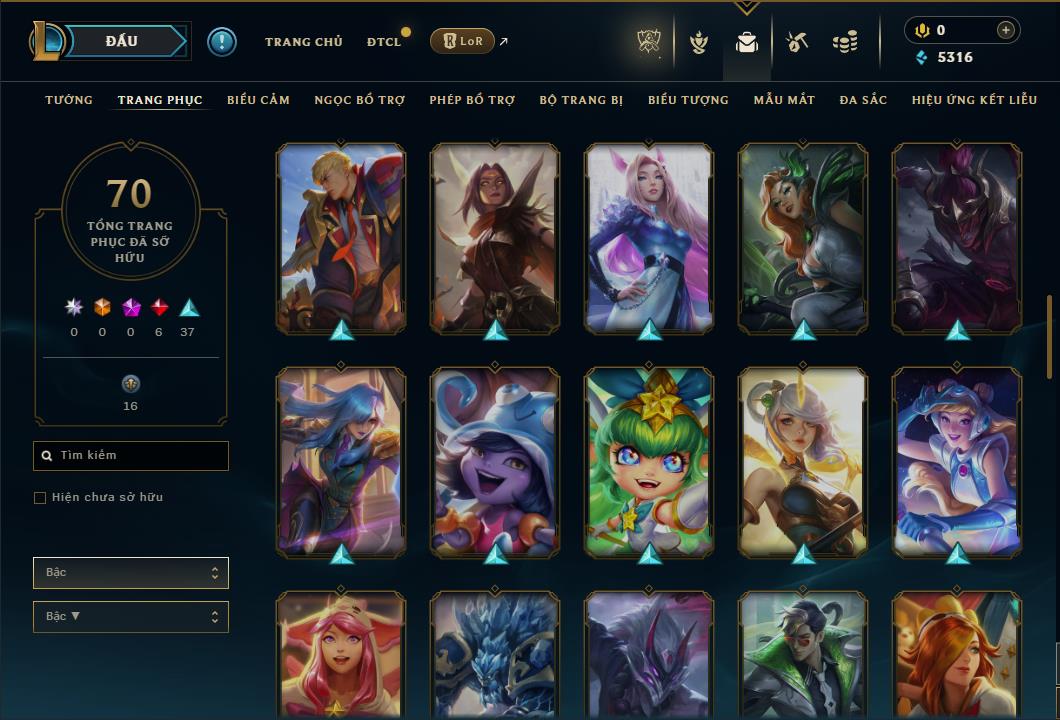Open the NGỌC BỔ TRỢ tab
Image resolution: width=1060 pixels, height=720 pixels.
pos(359,100)
